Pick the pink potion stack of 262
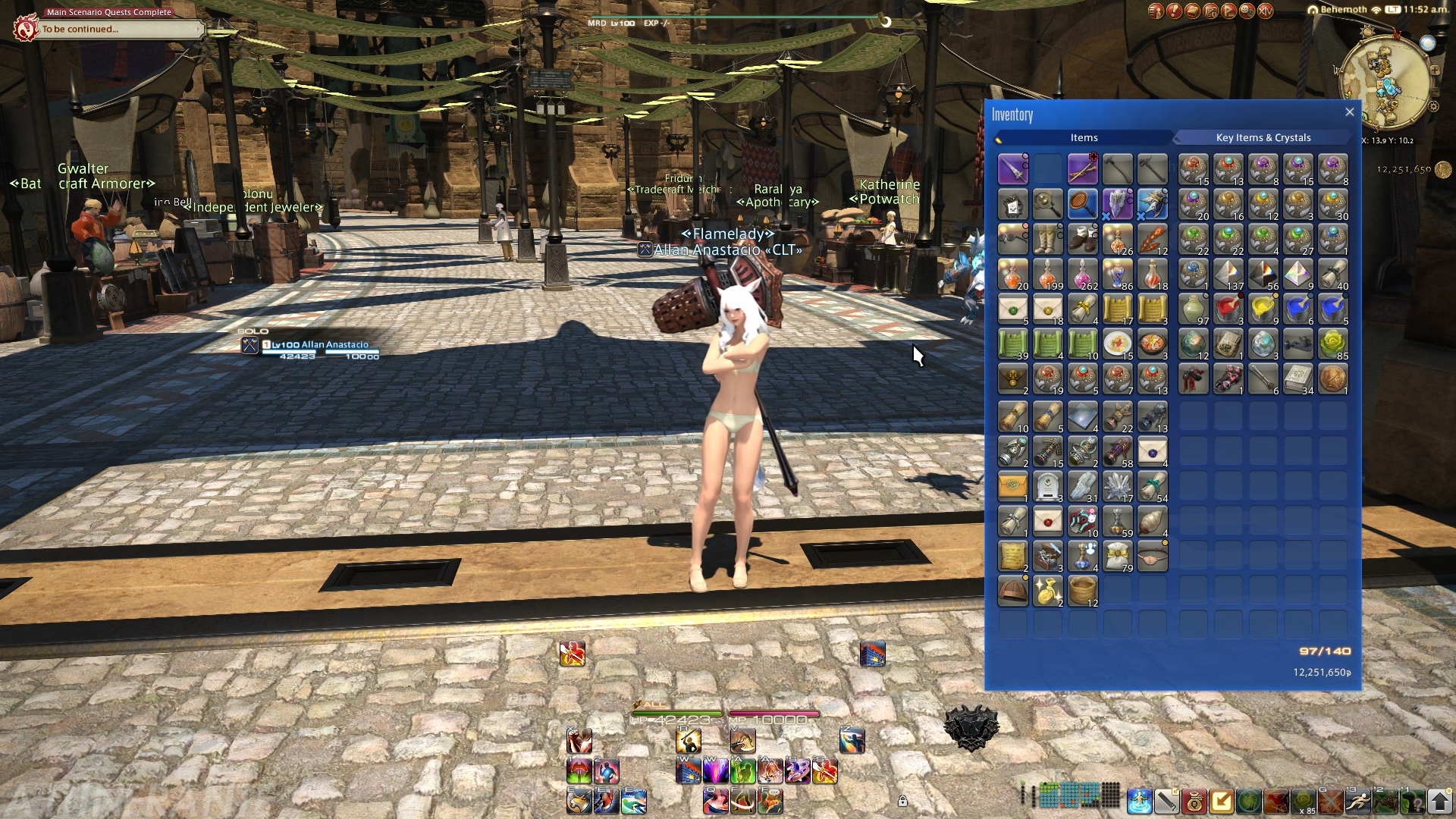The width and height of the screenshot is (1456, 819). click(1082, 274)
